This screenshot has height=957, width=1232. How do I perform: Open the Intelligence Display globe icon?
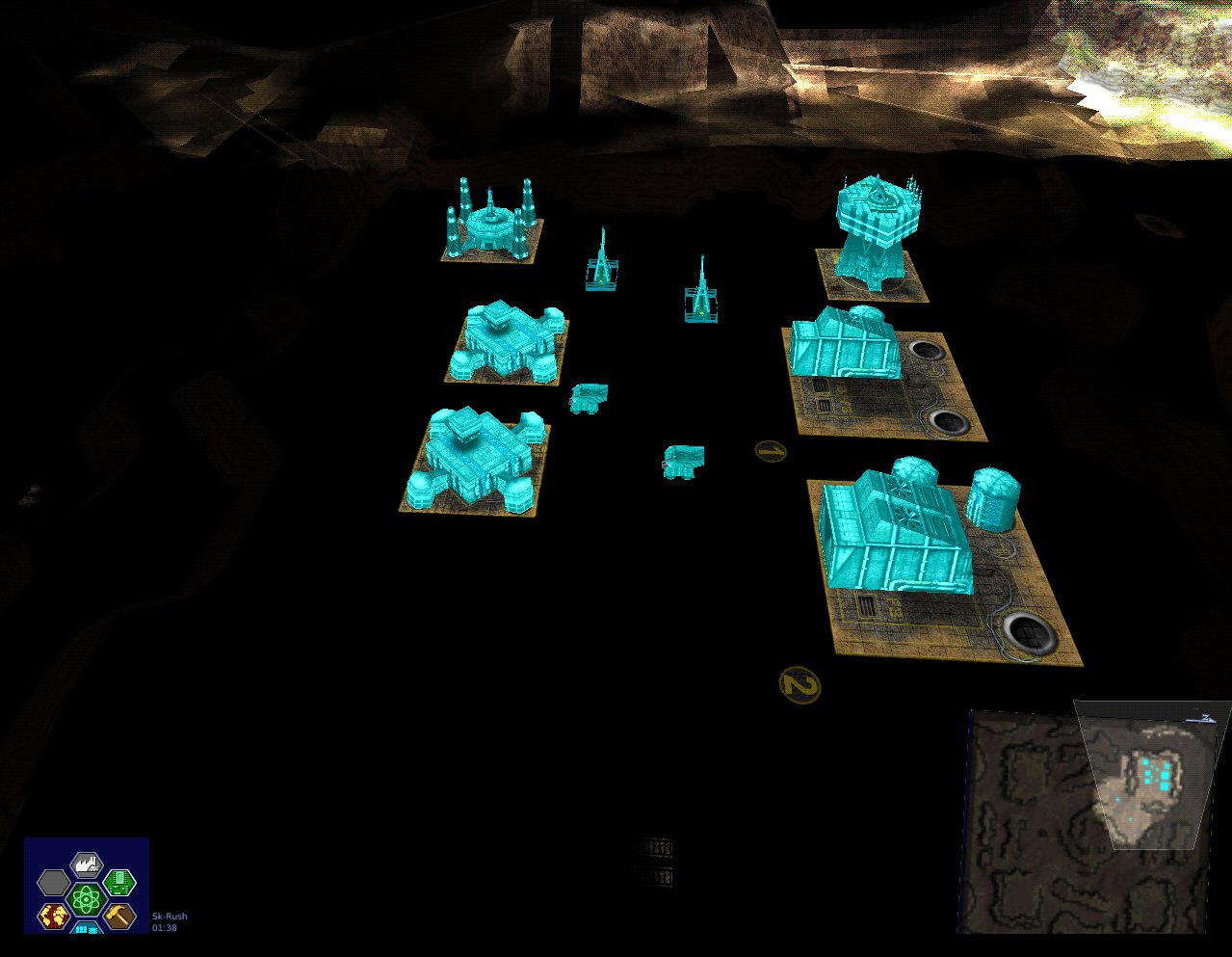tap(54, 916)
